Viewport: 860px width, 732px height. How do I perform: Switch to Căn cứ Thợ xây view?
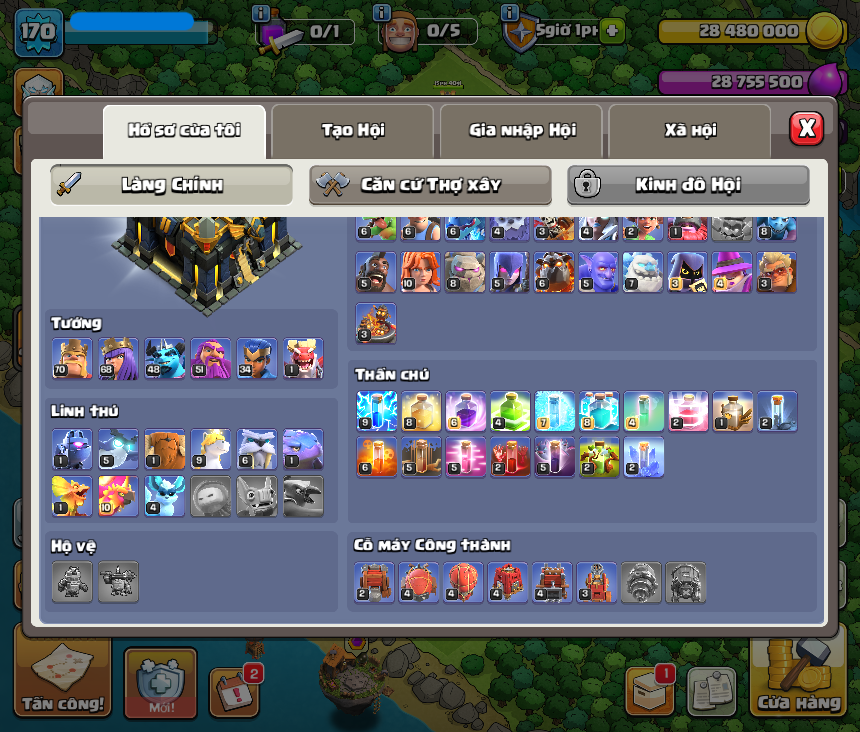430,185
